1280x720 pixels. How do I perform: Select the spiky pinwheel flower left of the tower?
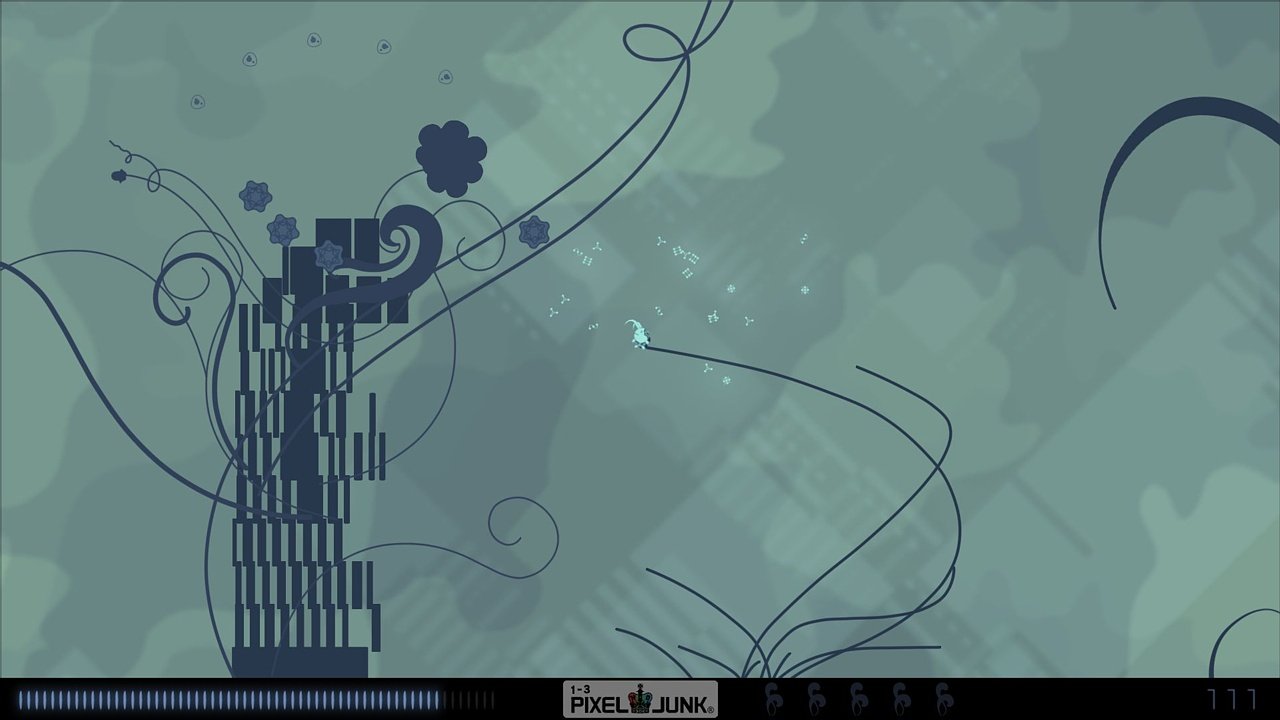pyautogui.click(x=255, y=195)
